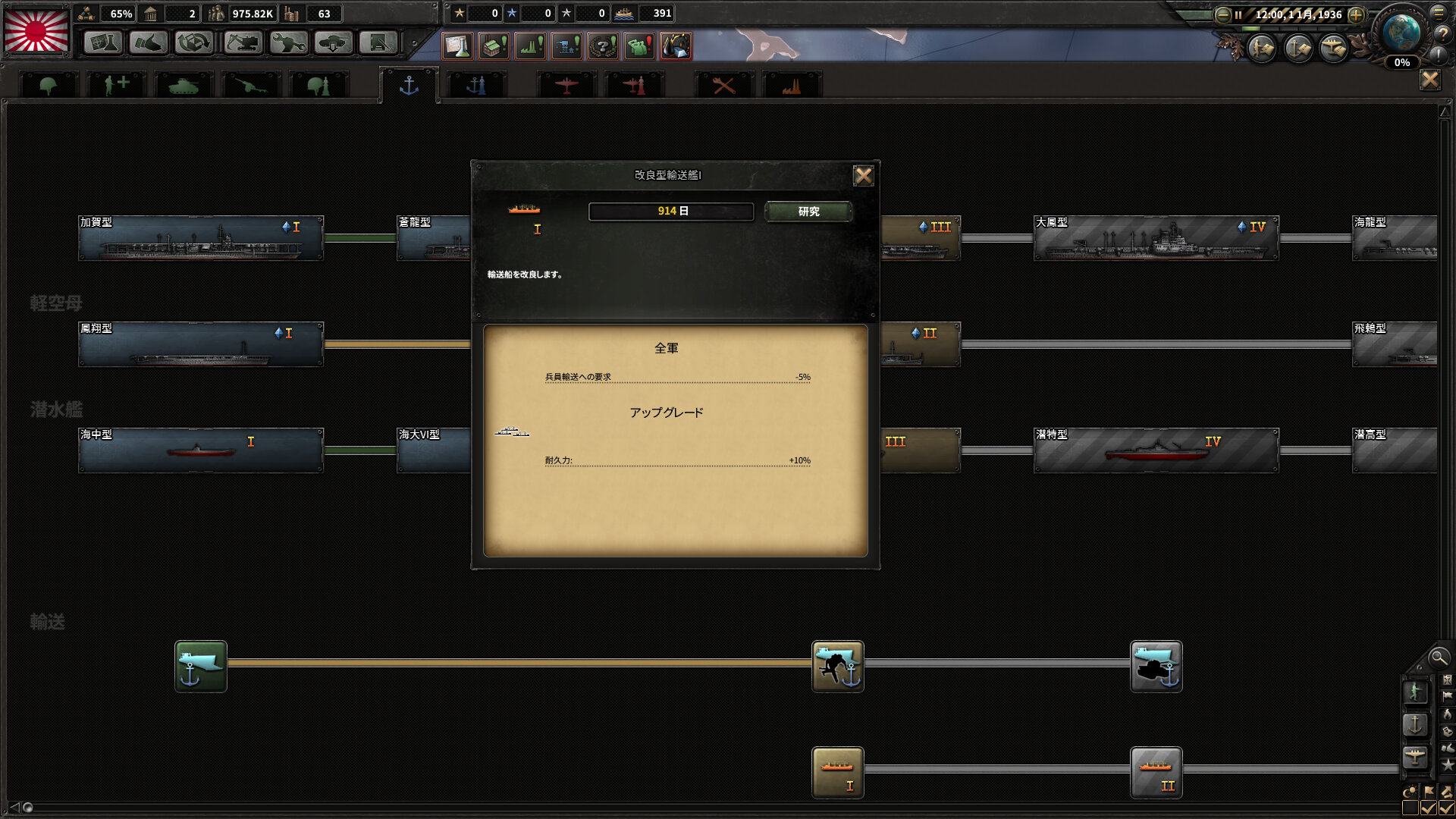Select the transport ship I technology

(x=837, y=772)
